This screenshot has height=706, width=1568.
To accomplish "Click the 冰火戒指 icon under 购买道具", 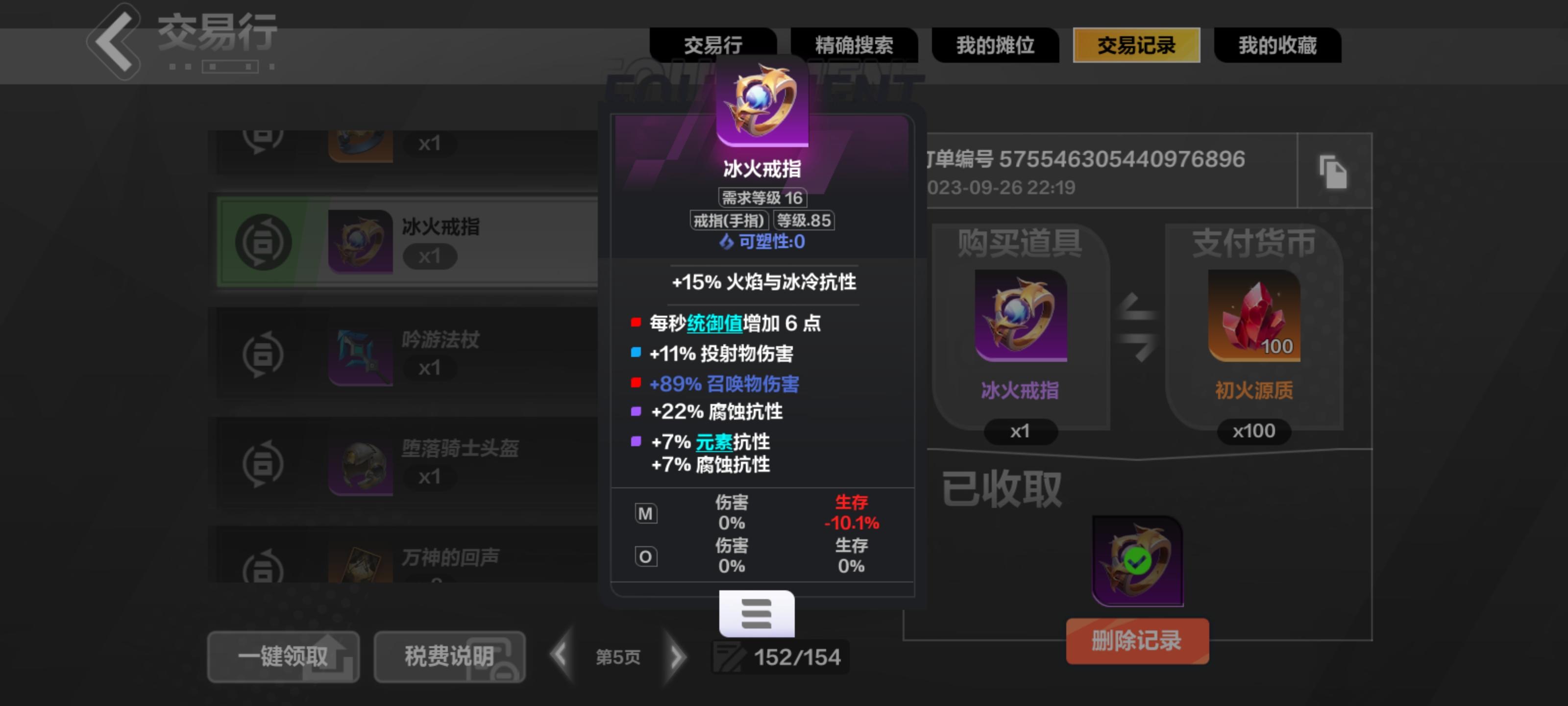I will click(1020, 316).
